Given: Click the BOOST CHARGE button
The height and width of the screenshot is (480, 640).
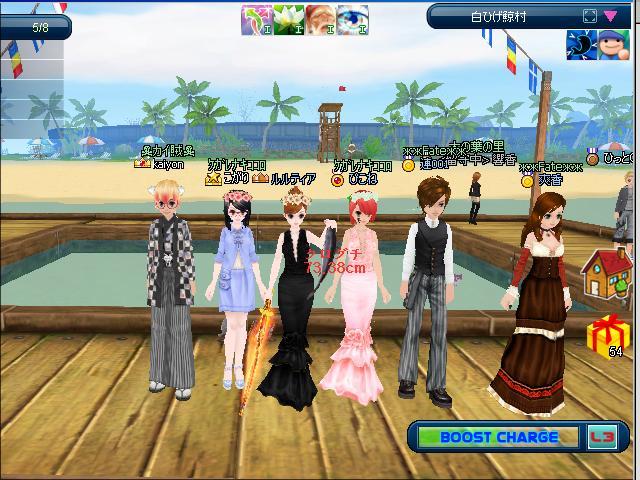Looking at the screenshot, I should [499, 437].
